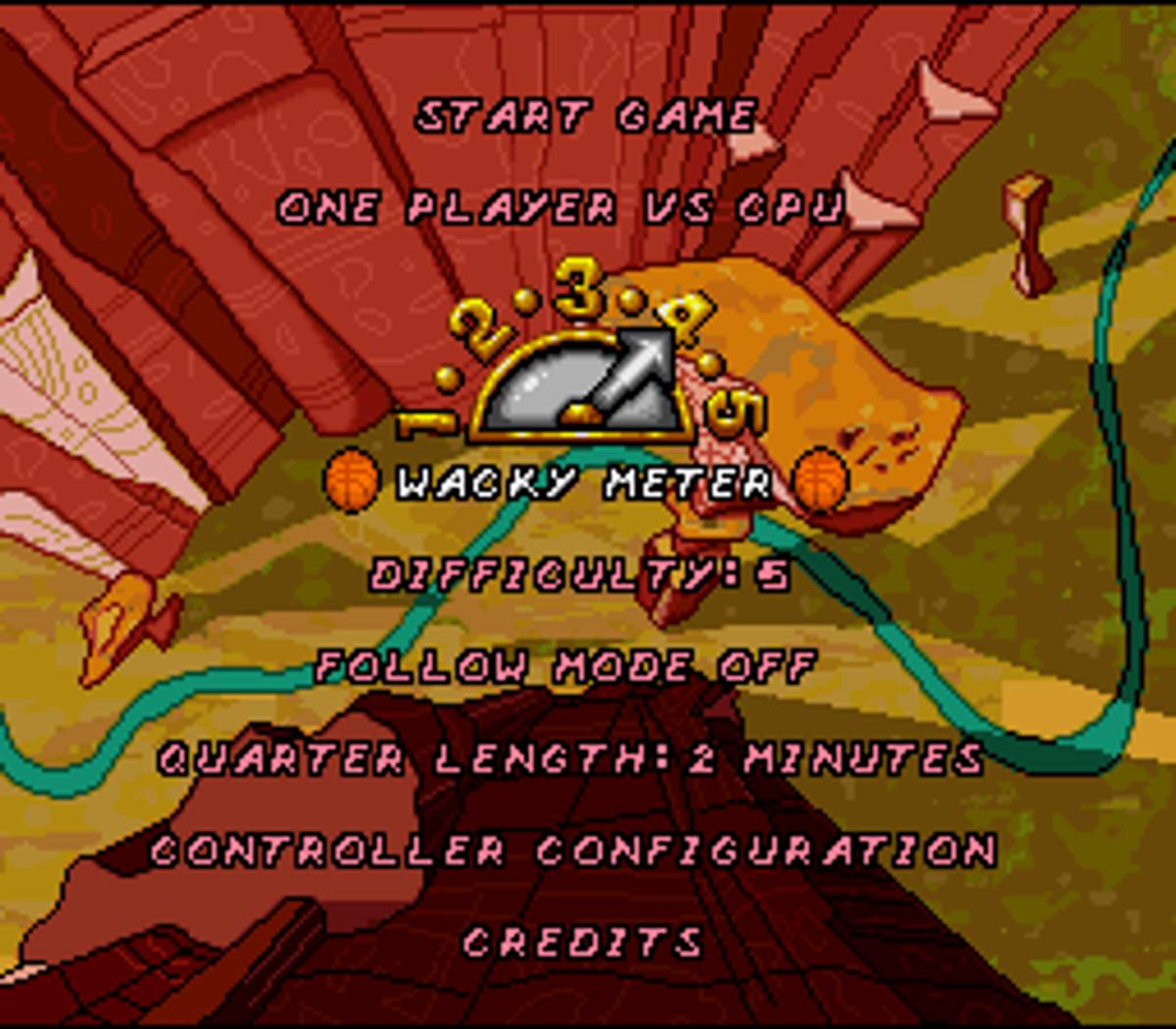
Task: Select Start Game
Action: (585, 117)
